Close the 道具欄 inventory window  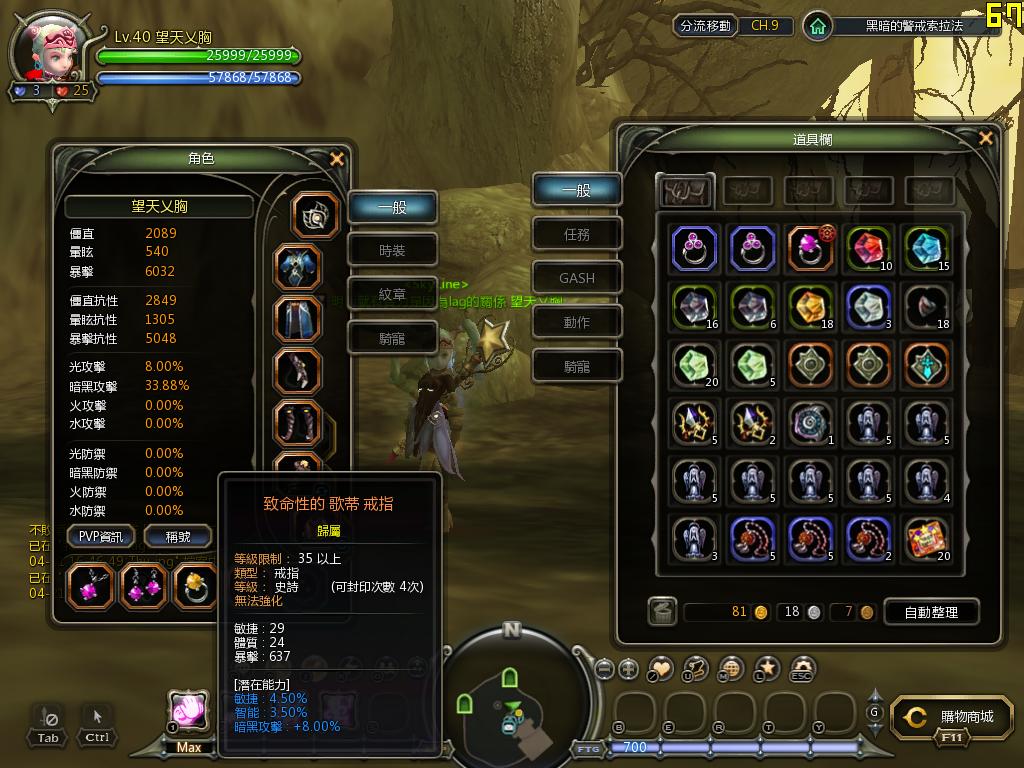[x=986, y=139]
